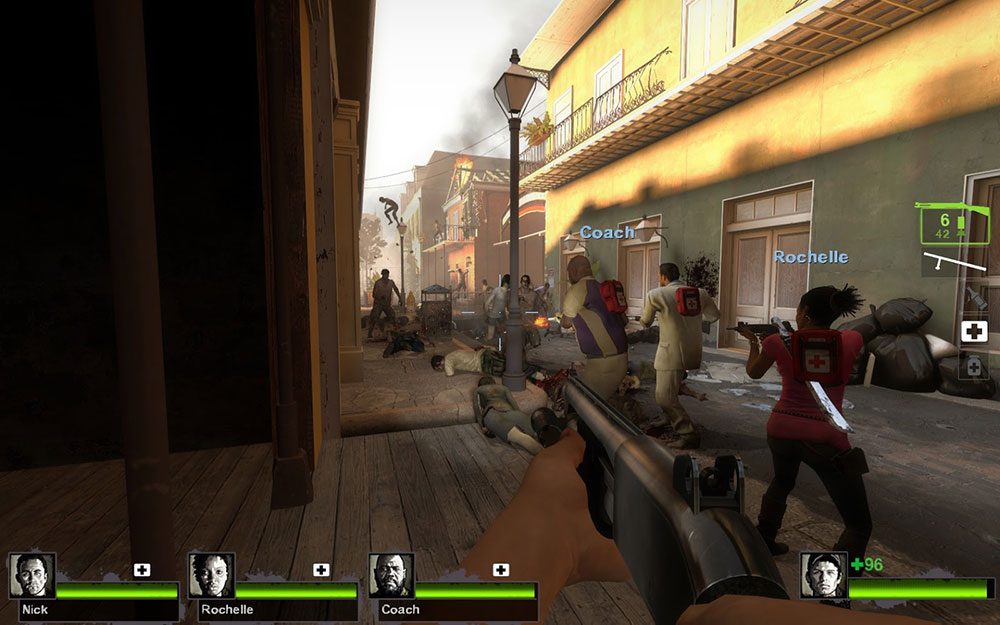Equip the first aid kit slot
The image size is (1000, 625).
click(x=974, y=332)
